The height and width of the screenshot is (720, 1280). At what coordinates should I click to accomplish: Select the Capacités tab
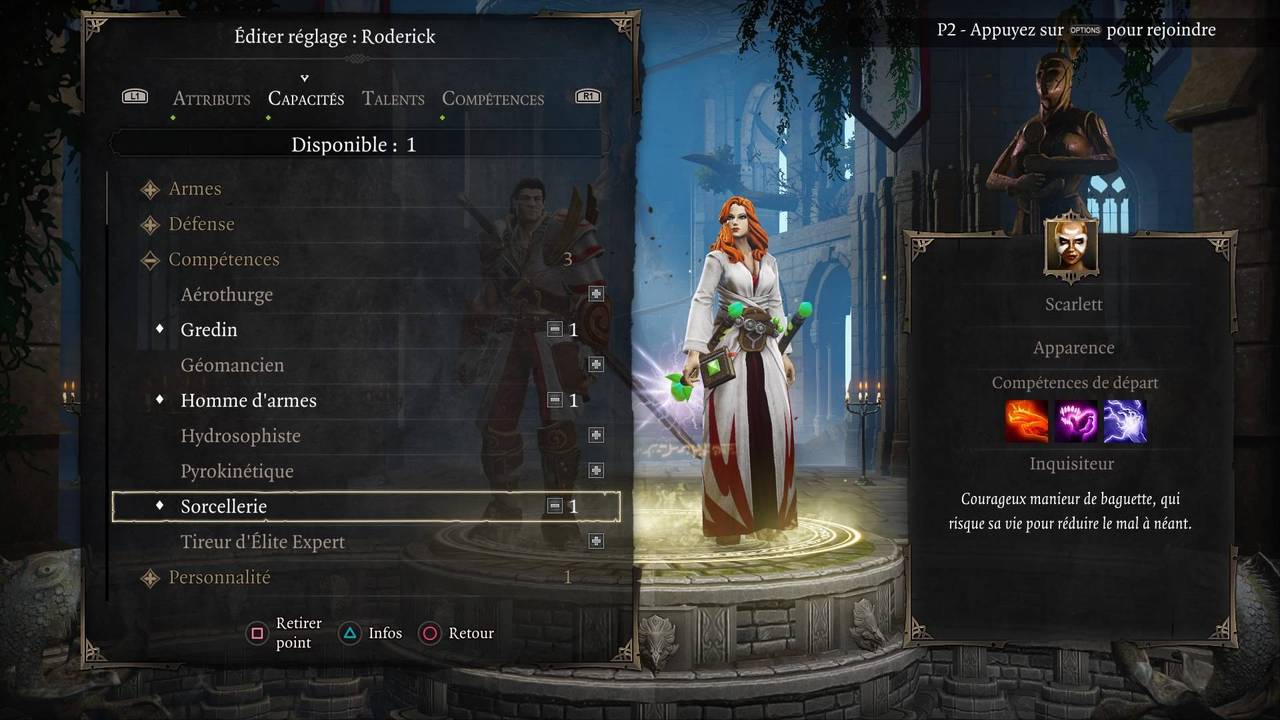pyautogui.click(x=306, y=99)
